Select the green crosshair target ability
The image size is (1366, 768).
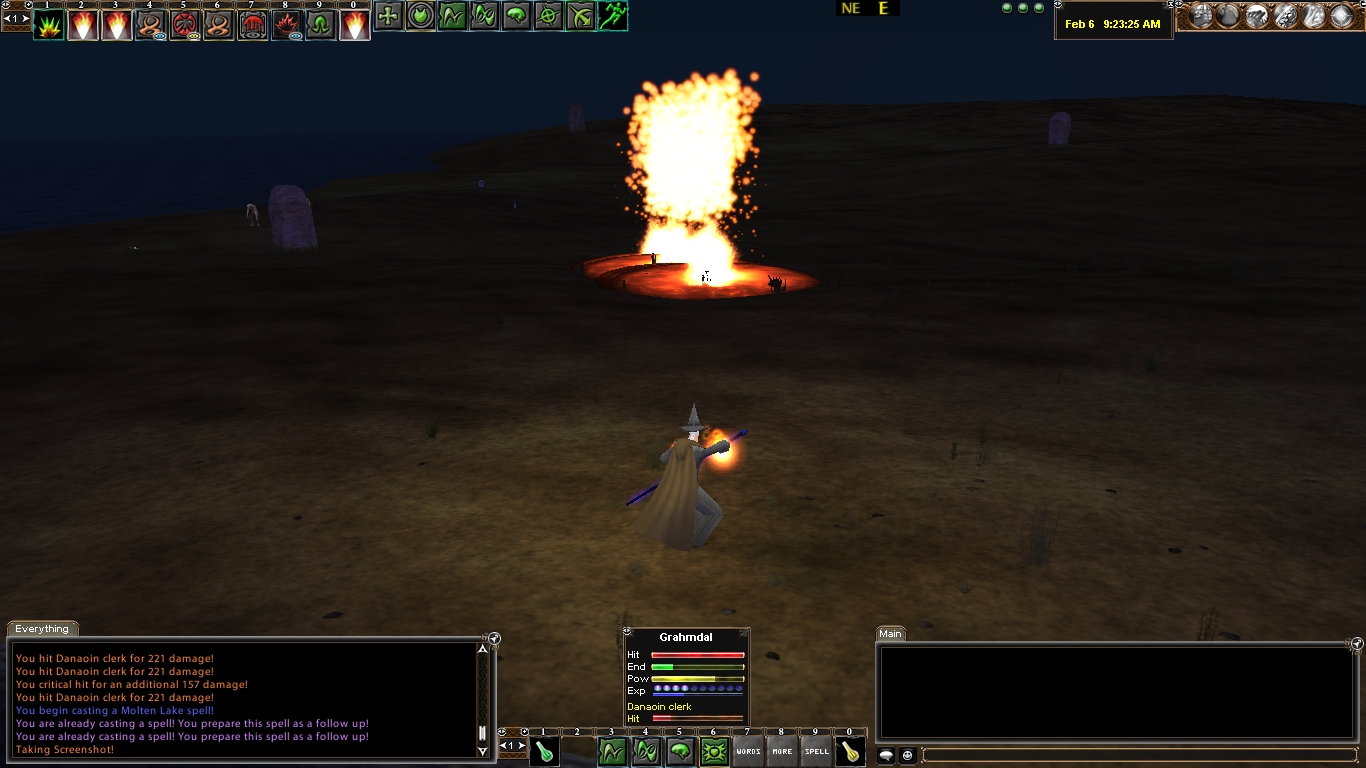548,16
